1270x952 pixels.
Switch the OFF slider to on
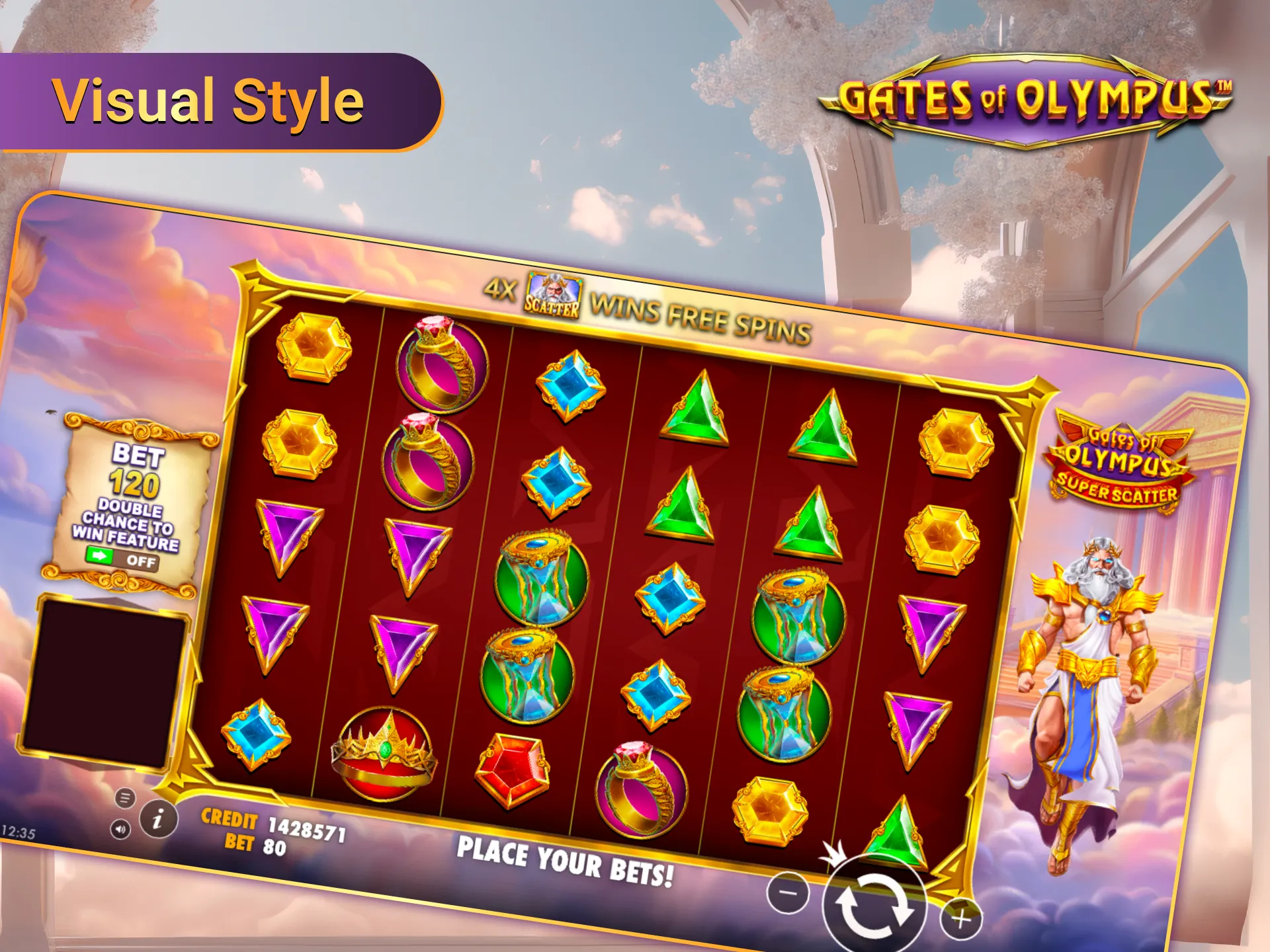pyautogui.click(x=141, y=561)
